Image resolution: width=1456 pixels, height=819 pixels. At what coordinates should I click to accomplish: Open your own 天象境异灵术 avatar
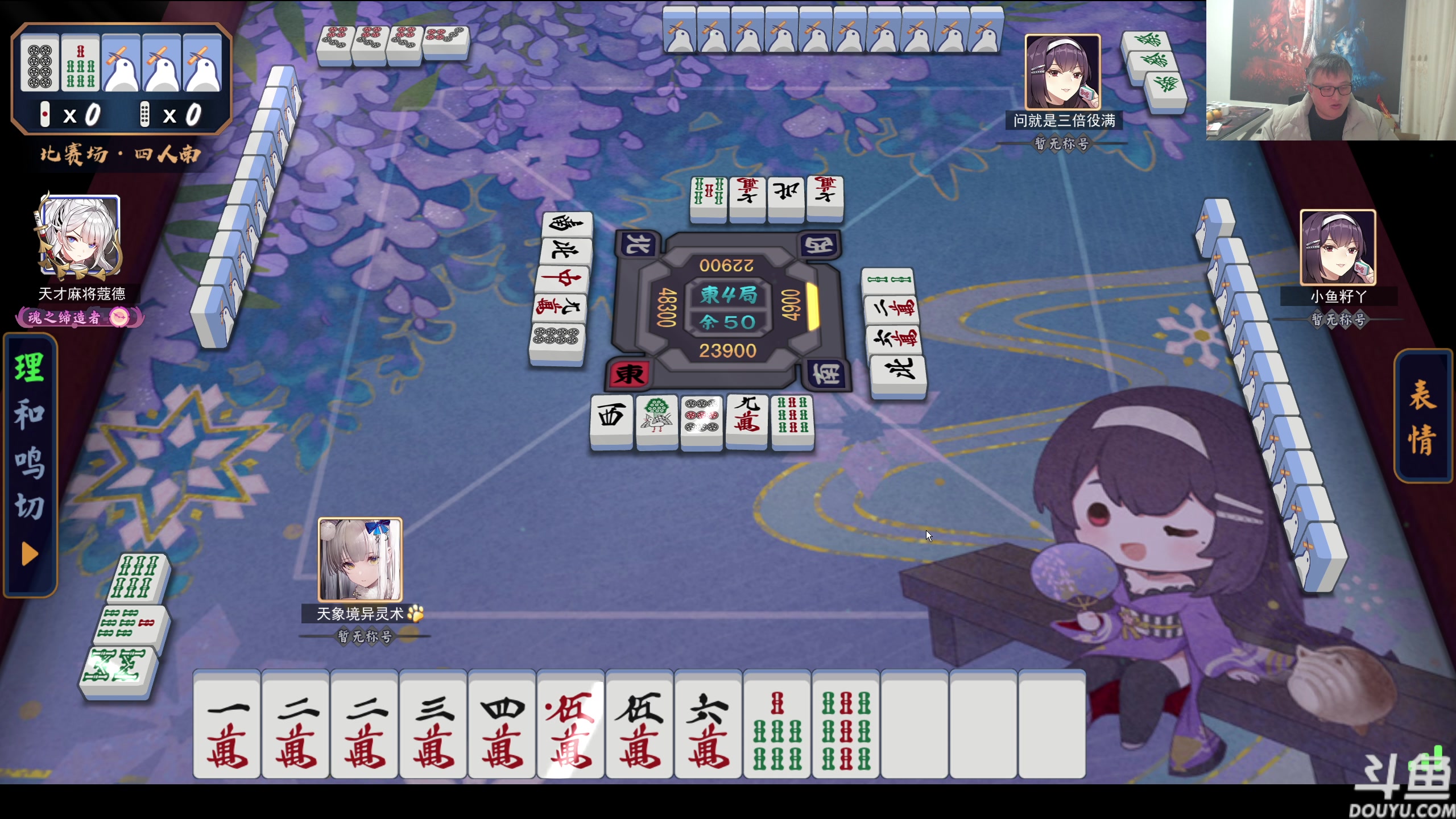[x=360, y=560]
